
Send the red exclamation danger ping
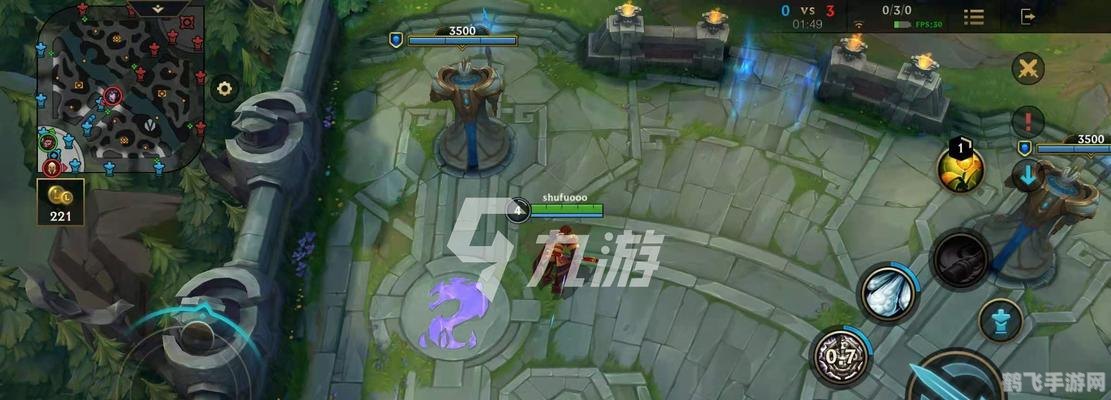pos(1027,123)
